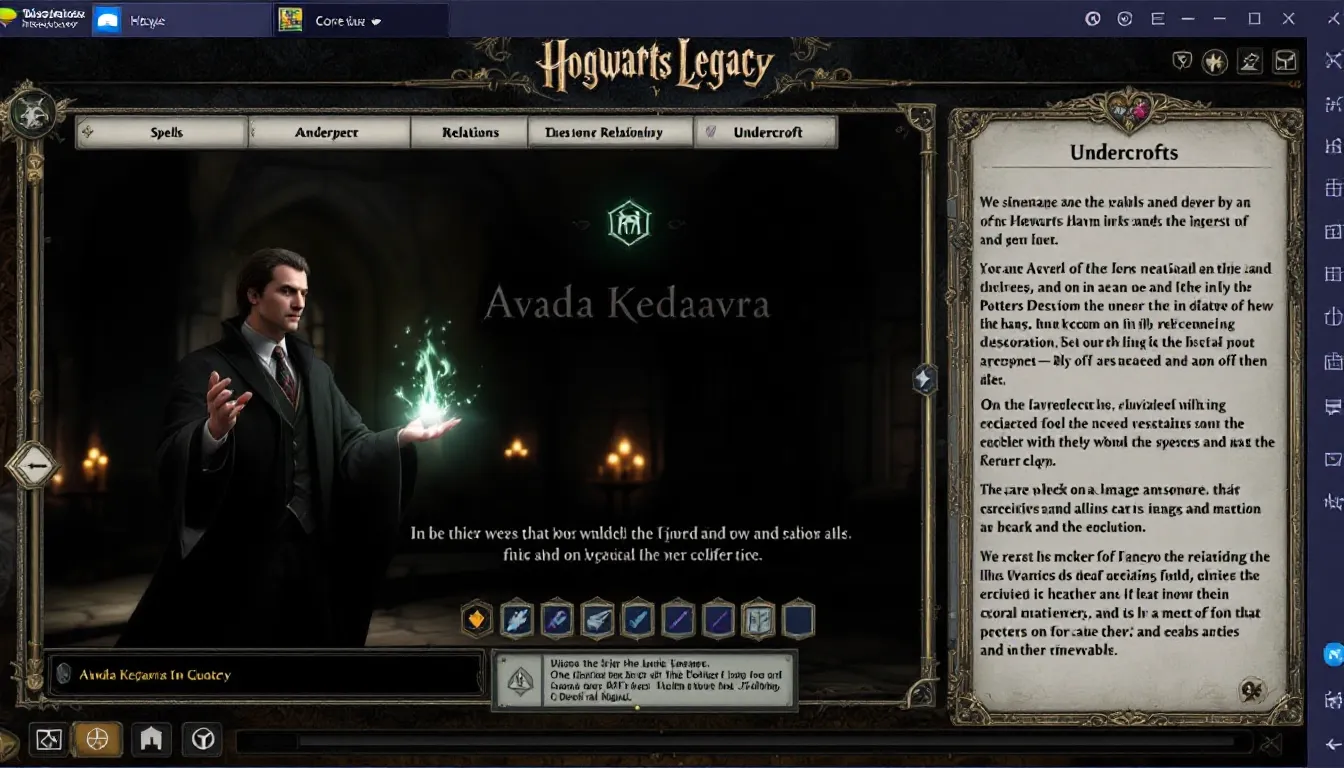This screenshot has height=768, width=1344.
Task: Select the Avada Kedavra green rune icon
Action: 629,222
